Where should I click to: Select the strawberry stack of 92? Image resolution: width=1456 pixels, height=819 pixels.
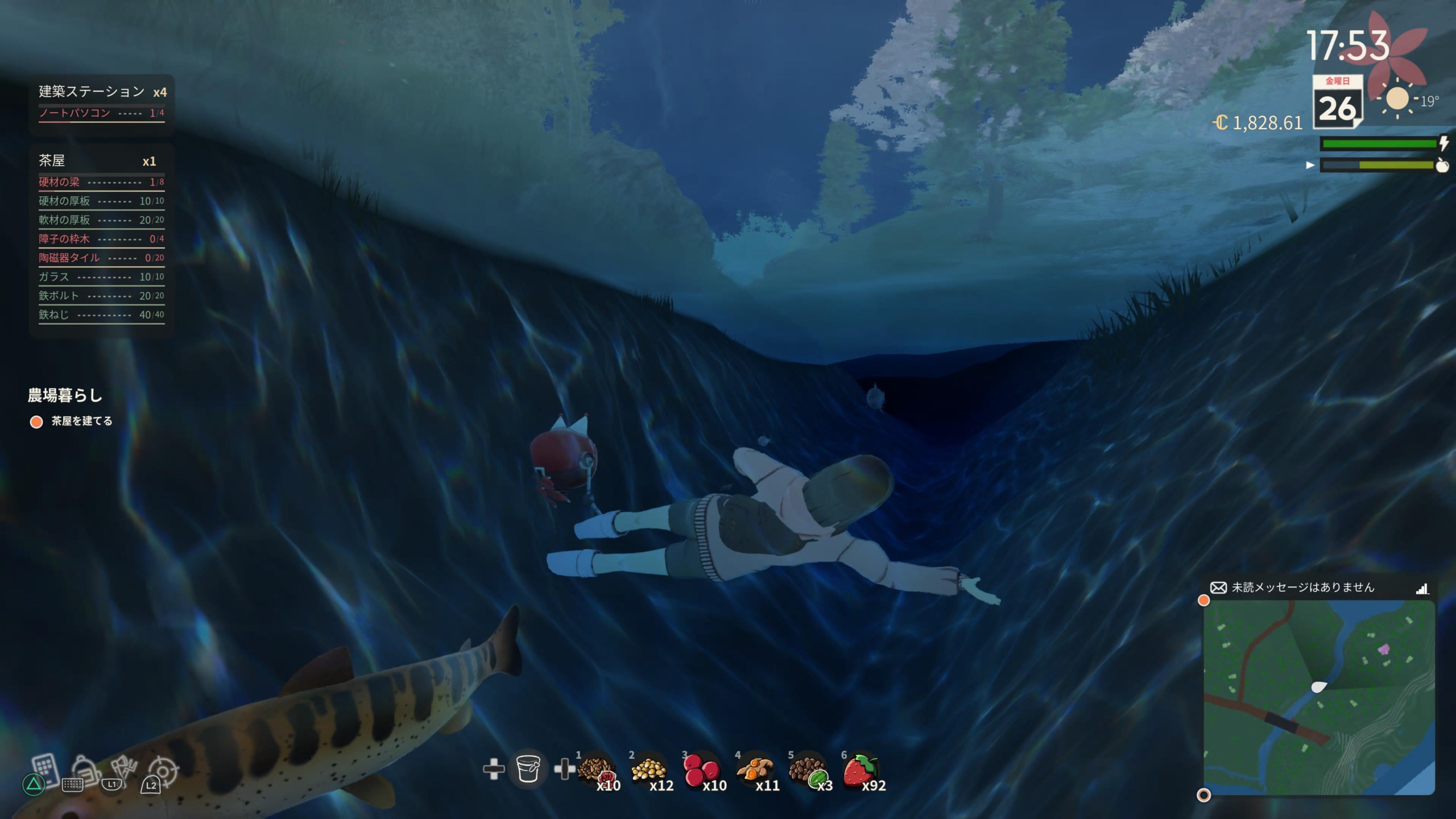(861, 772)
